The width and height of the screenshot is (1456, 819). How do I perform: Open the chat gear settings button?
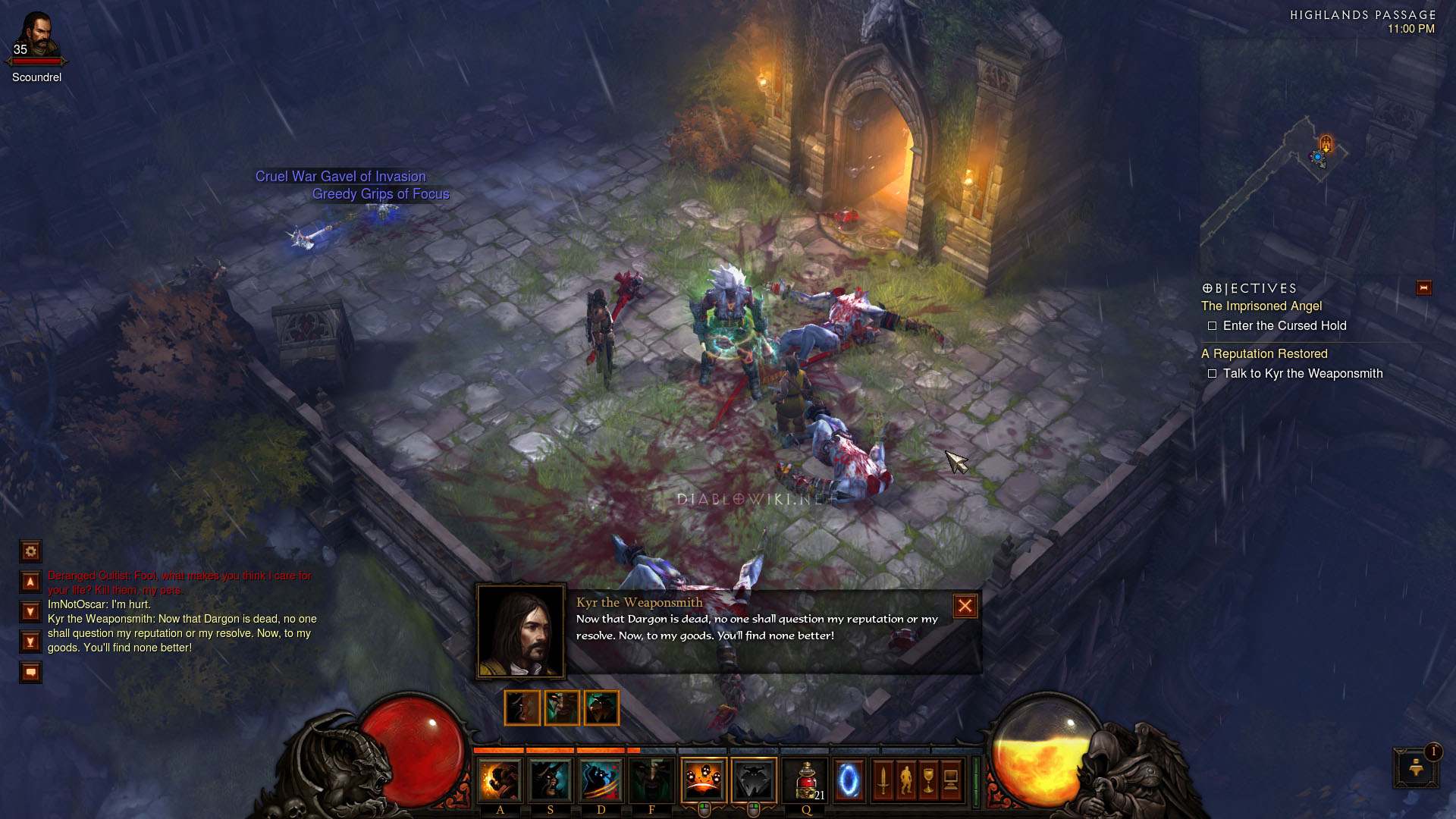[x=30, y=551]
